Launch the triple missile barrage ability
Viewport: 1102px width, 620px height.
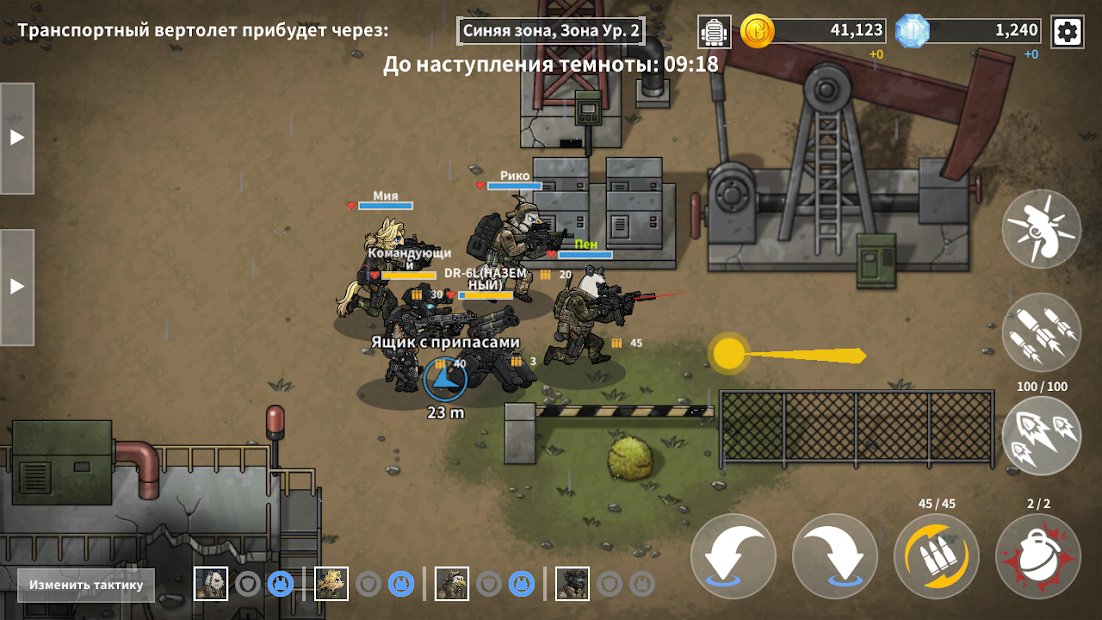1041,333
